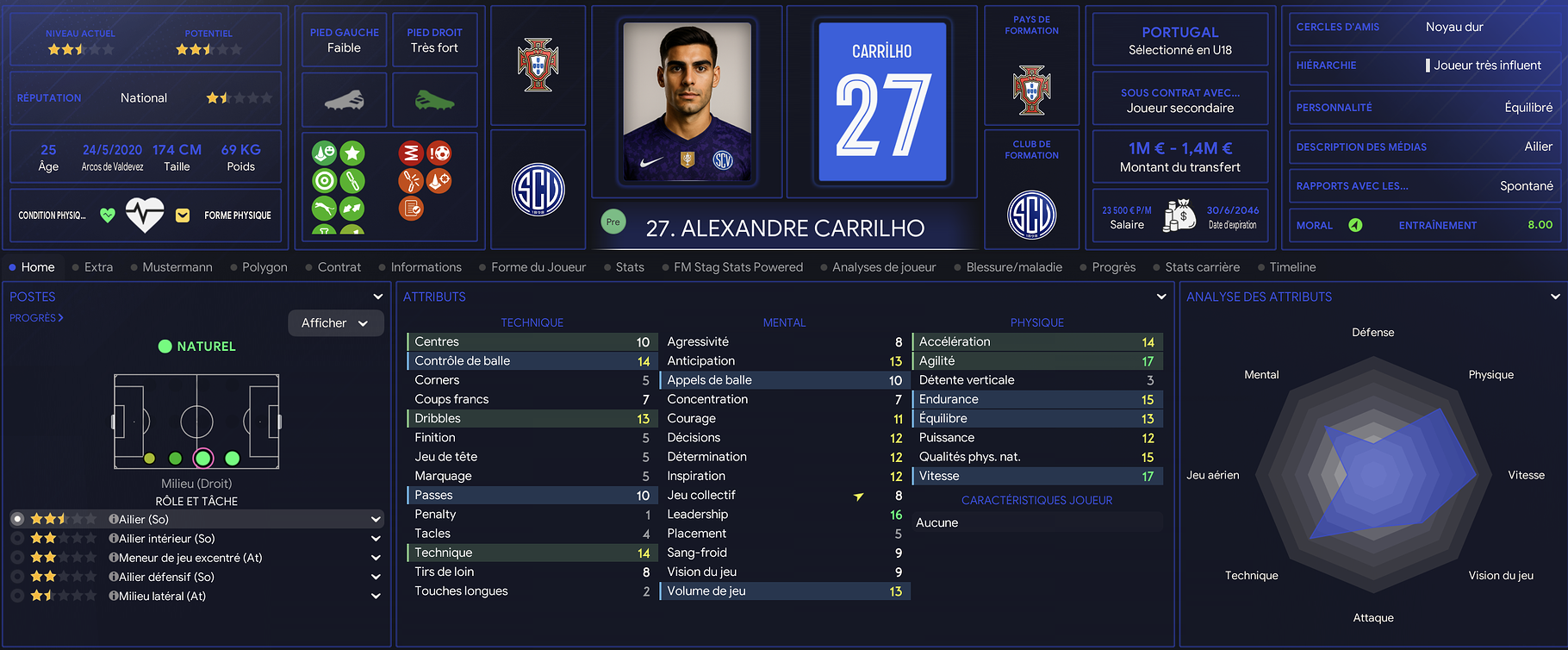Open the Polygon tab
1568x650 pixels.
264,267
